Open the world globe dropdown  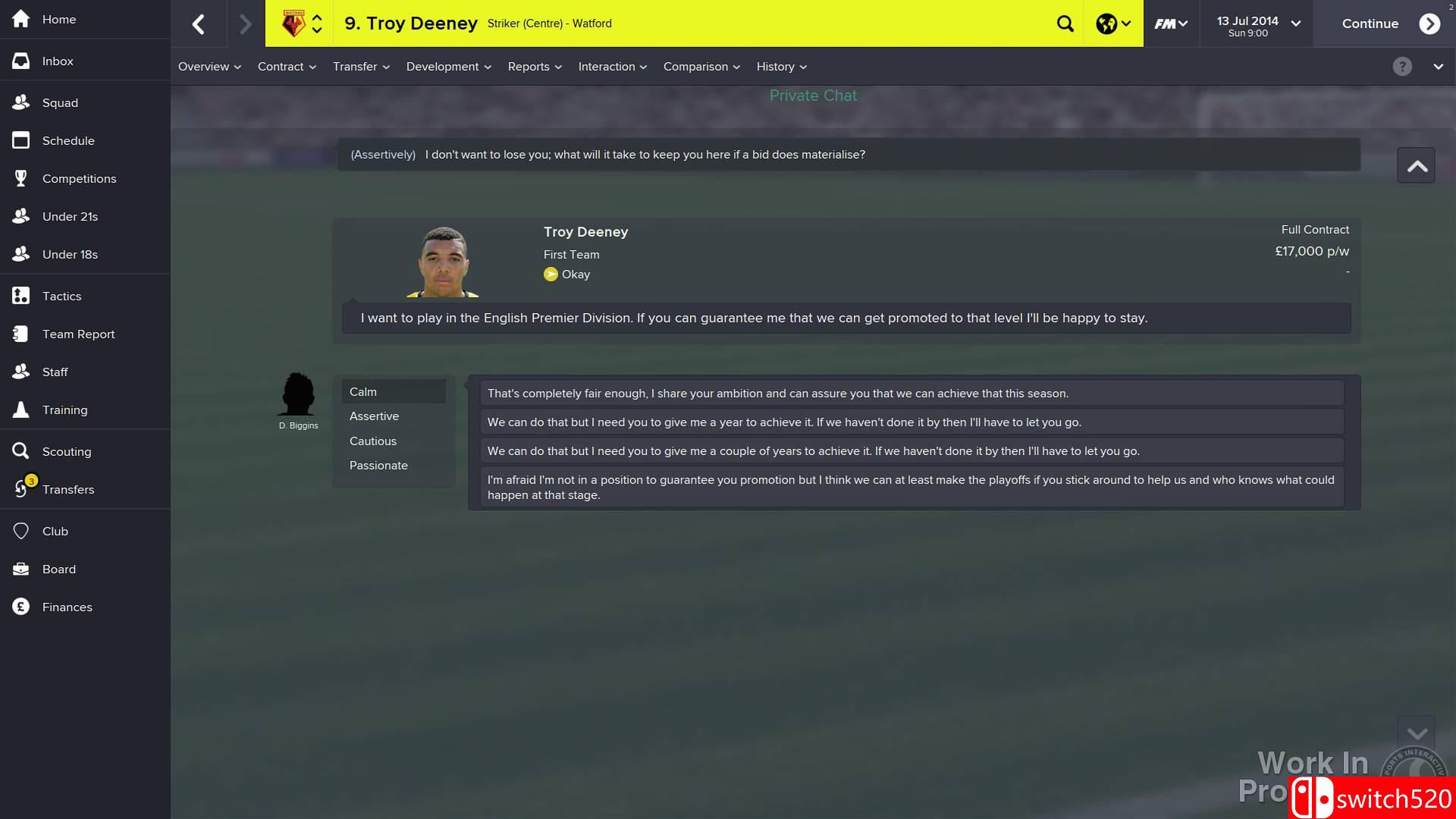click(x=1111, y=24)
